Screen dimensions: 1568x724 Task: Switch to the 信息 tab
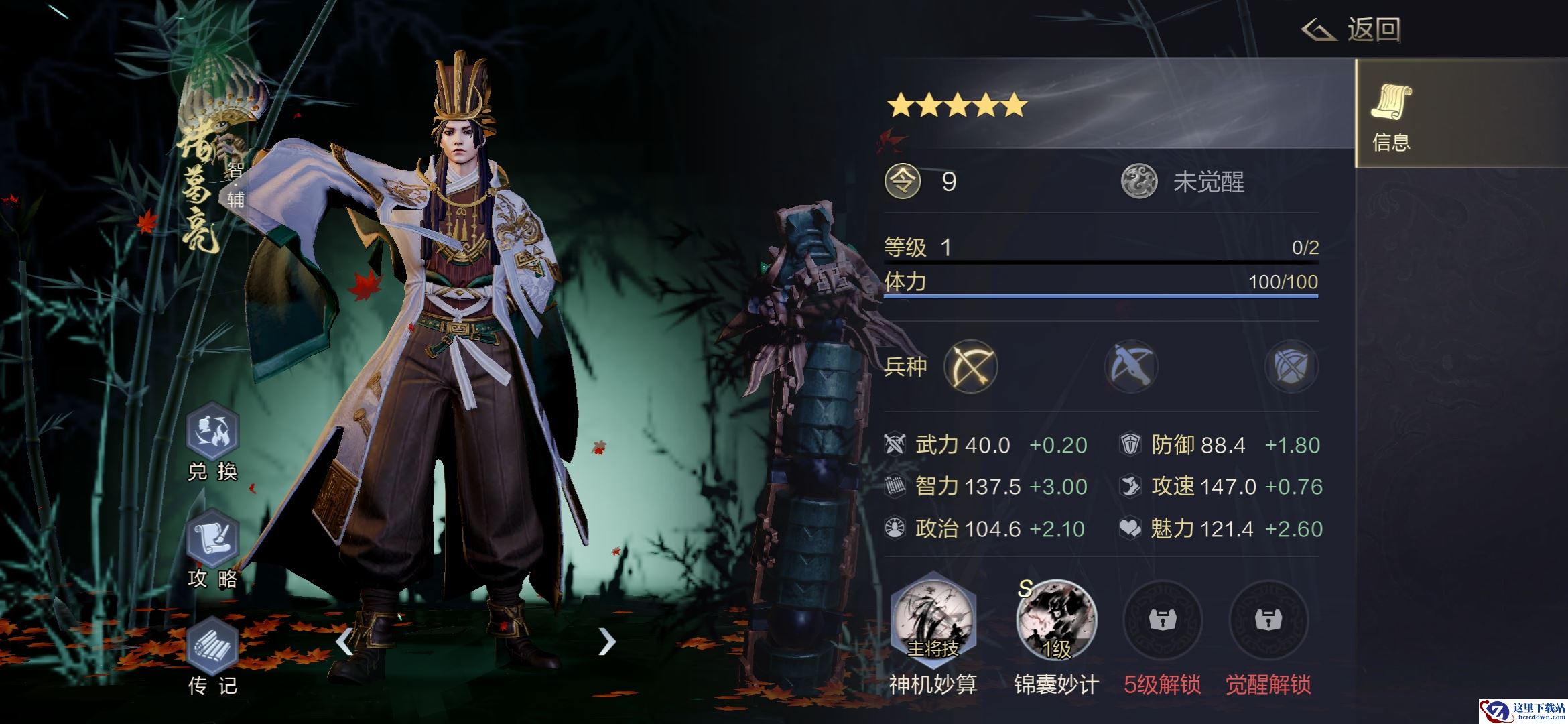[x=1391, y=114]
